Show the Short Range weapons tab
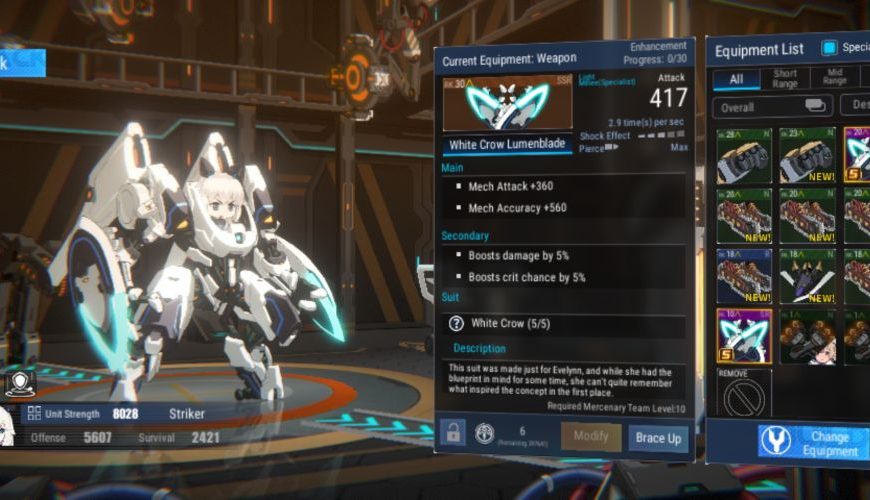The image size is (870, 500). [786, 79]
